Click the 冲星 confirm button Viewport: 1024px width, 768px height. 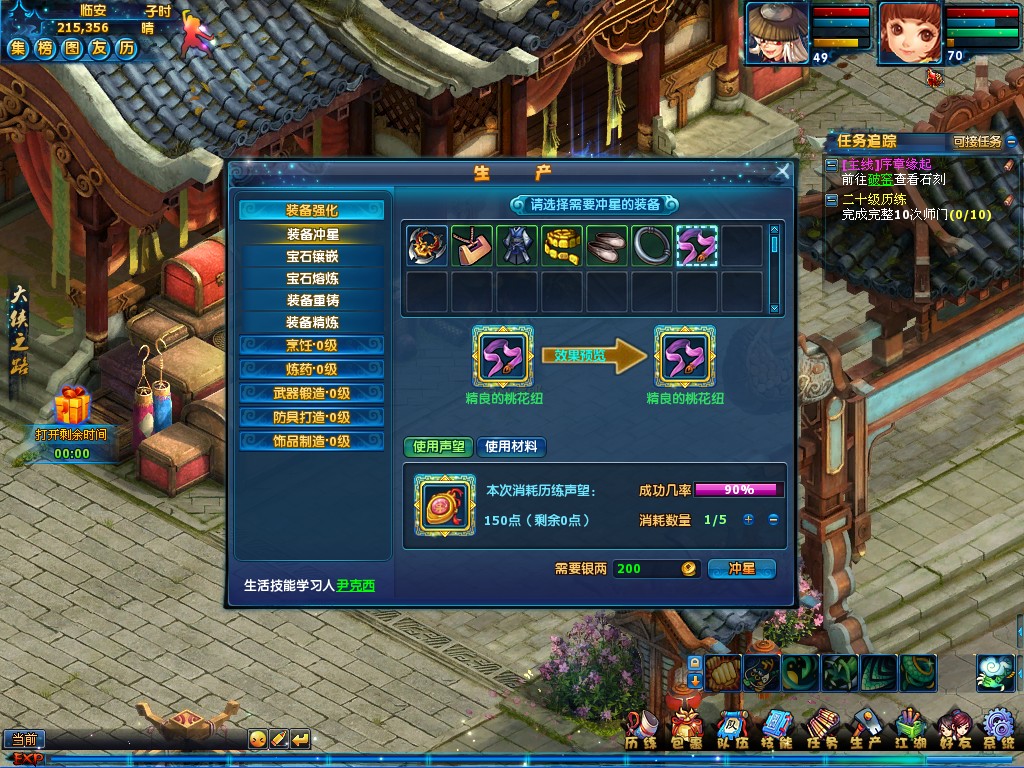(x=741, y=569)
